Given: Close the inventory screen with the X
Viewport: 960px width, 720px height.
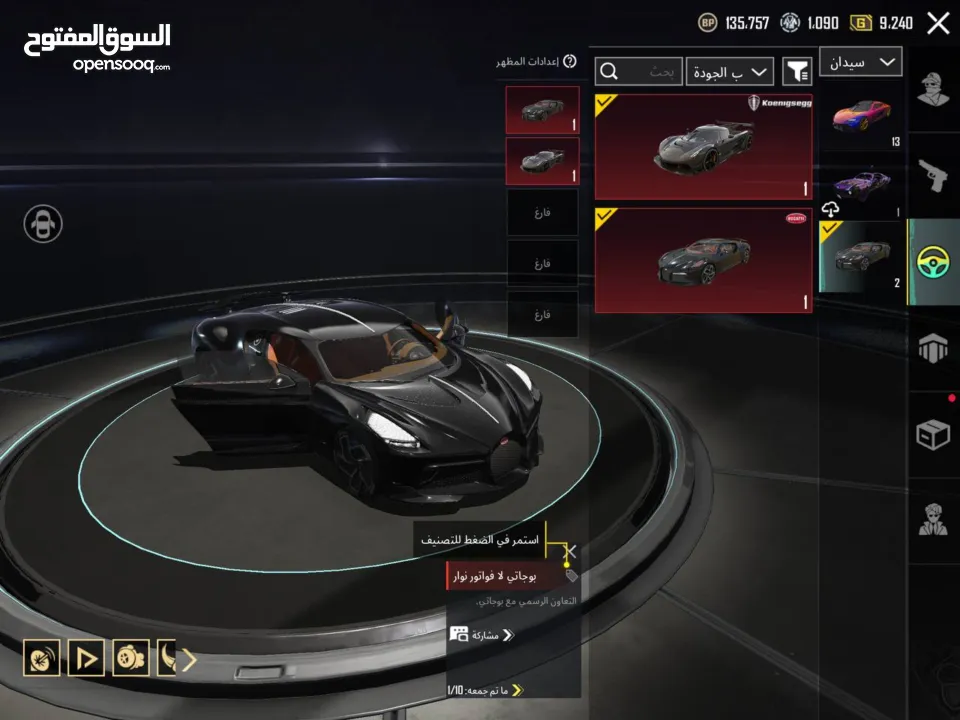Looking at the screenshot, I should [938, 24].
